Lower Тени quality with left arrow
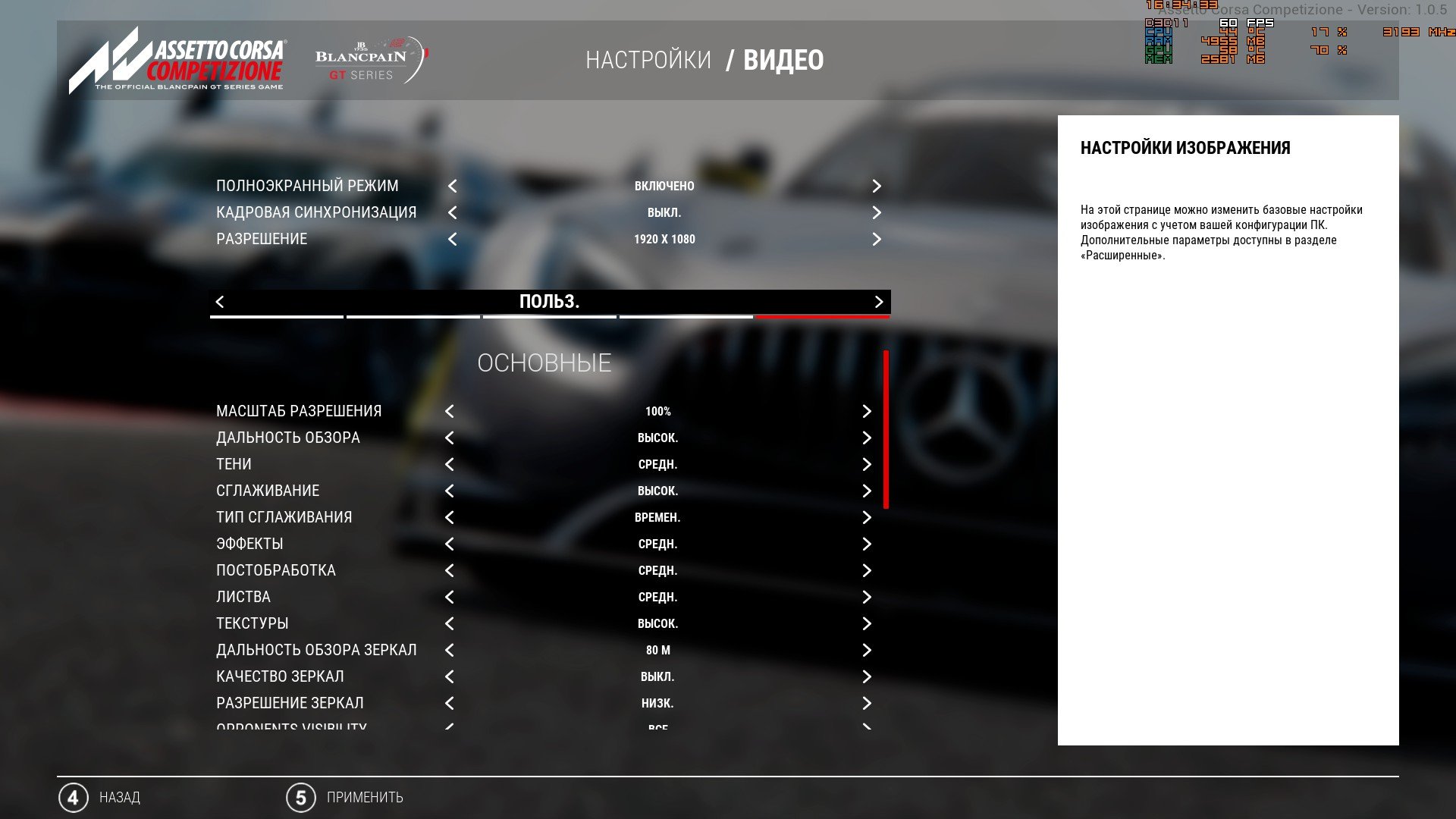 450,465
